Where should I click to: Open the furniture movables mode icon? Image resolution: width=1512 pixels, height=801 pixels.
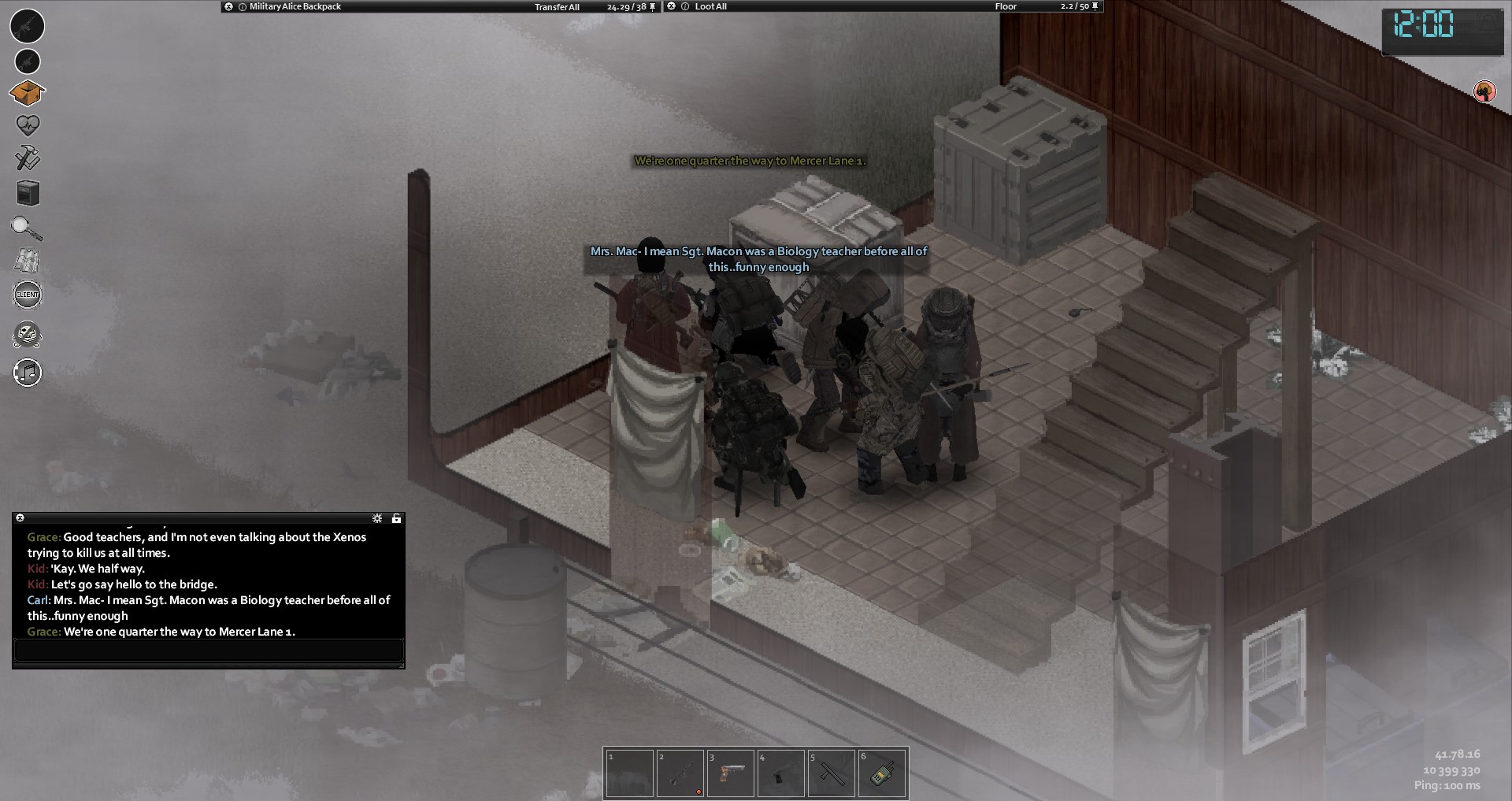tap(28, 193)
